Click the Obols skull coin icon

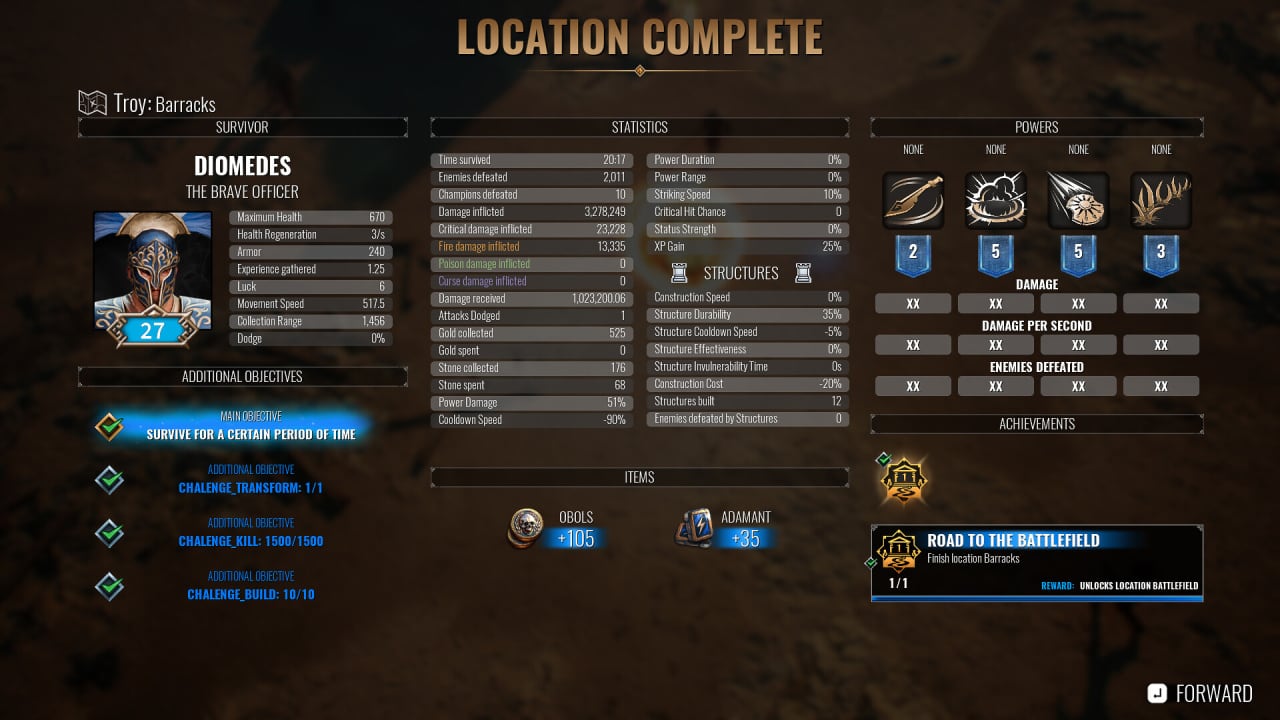[526, 528]
